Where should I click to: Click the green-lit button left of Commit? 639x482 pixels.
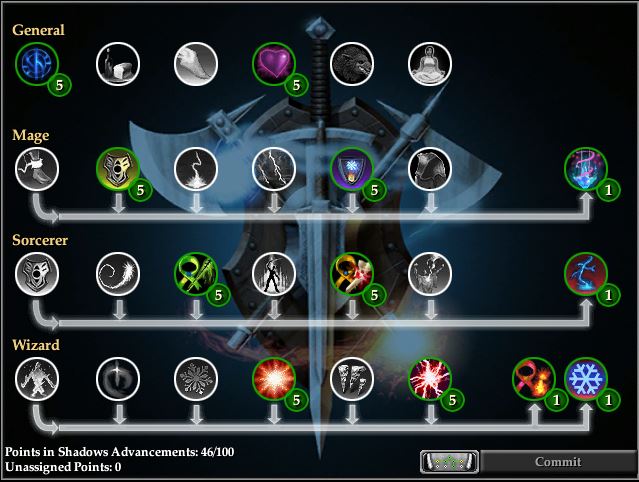pos(449,462)
